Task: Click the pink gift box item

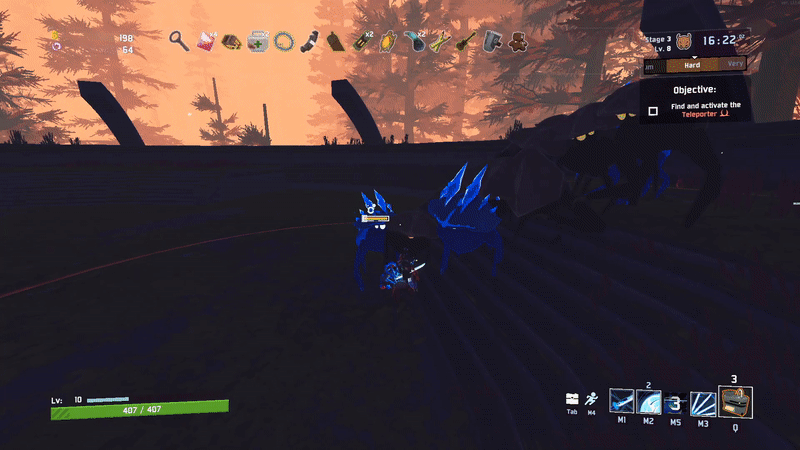Action: pyautogui.click(x=206, y=42)
